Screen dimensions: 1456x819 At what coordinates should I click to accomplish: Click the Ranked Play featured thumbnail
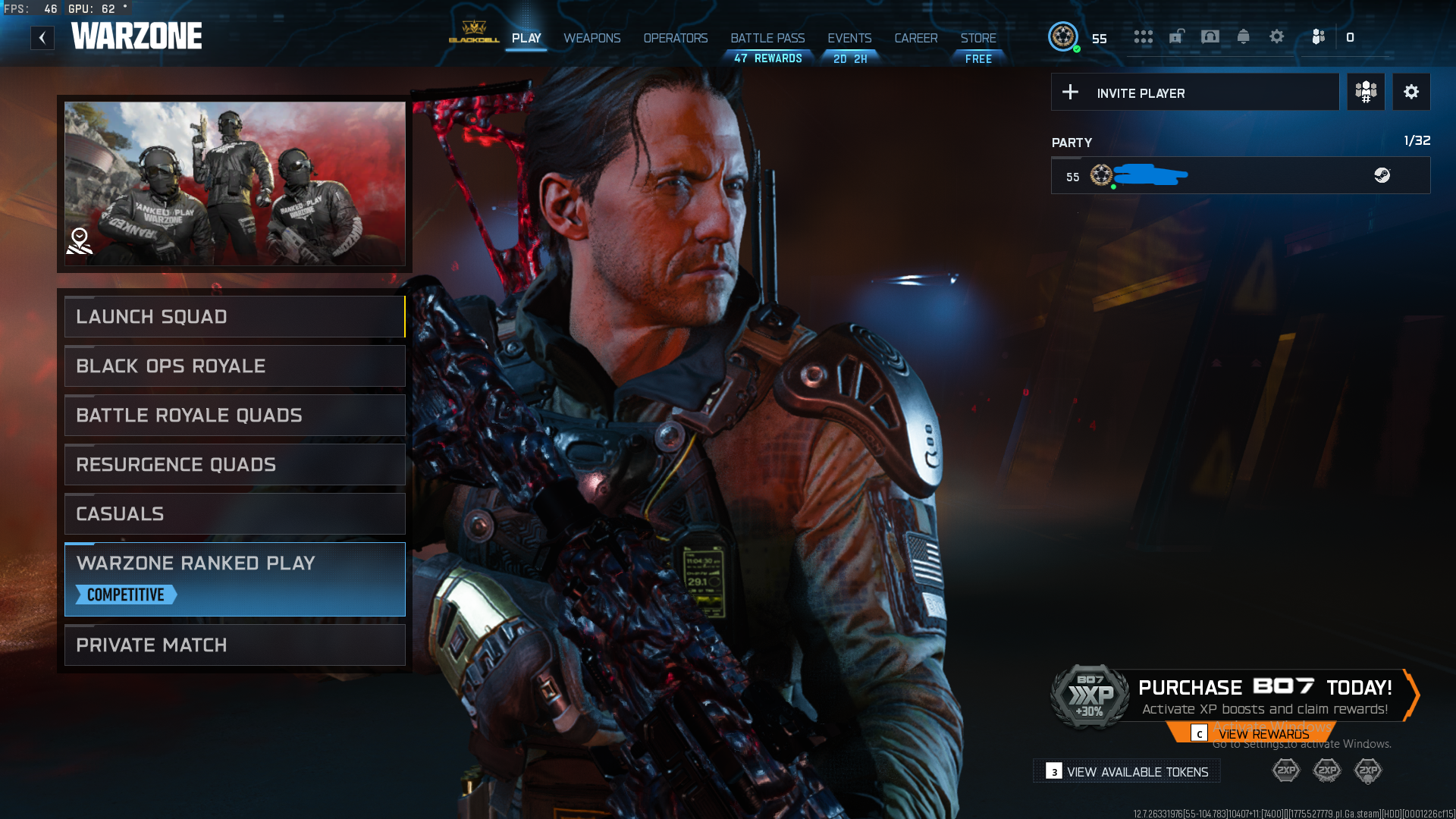[x=235, y=184]
